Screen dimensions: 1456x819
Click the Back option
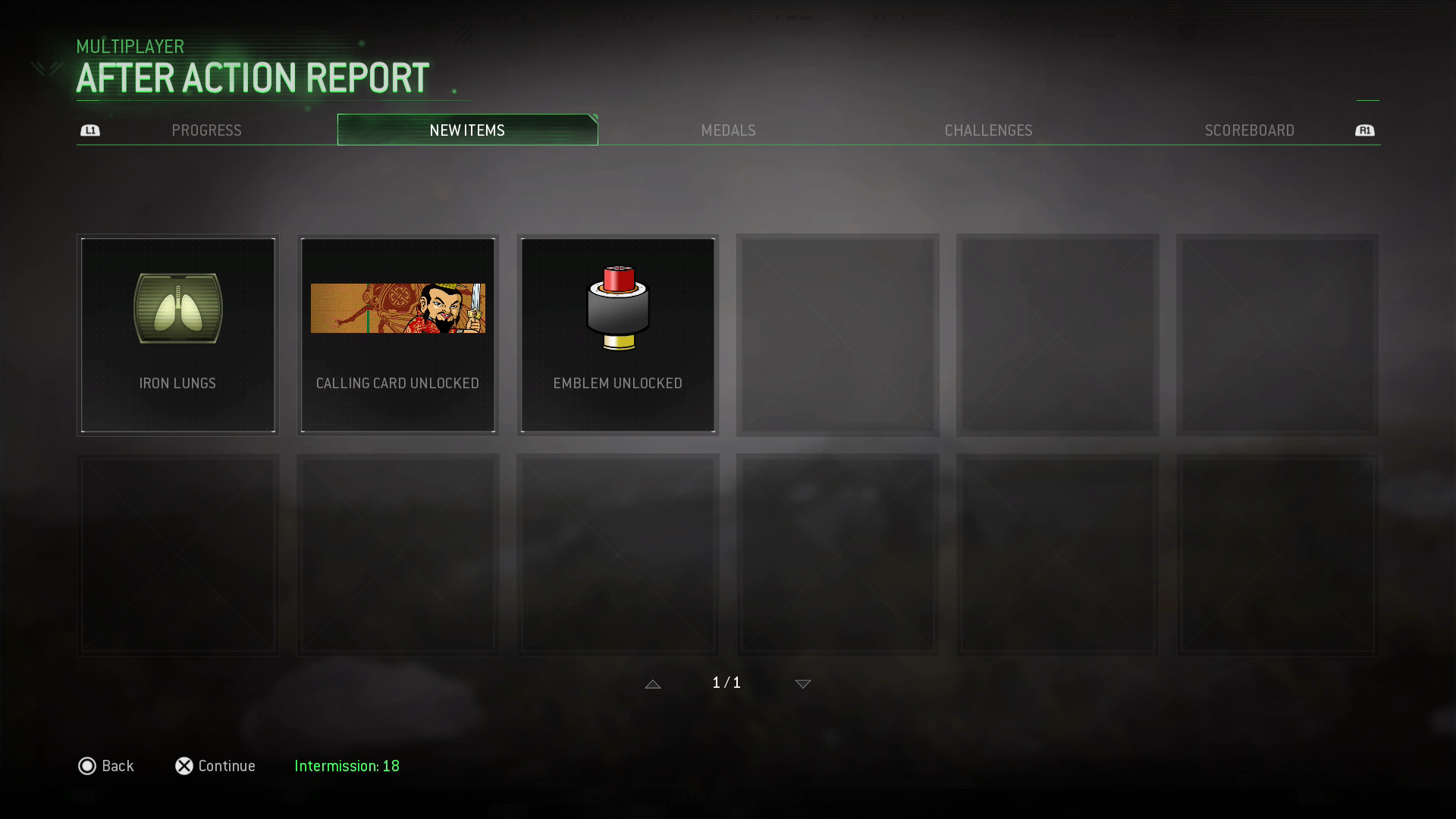106,766
